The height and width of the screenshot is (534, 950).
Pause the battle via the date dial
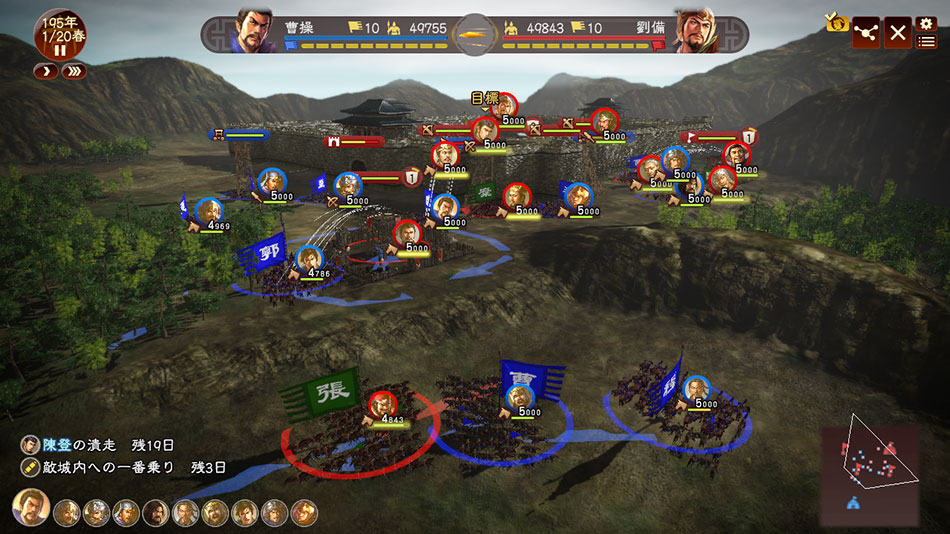(59, 49)
